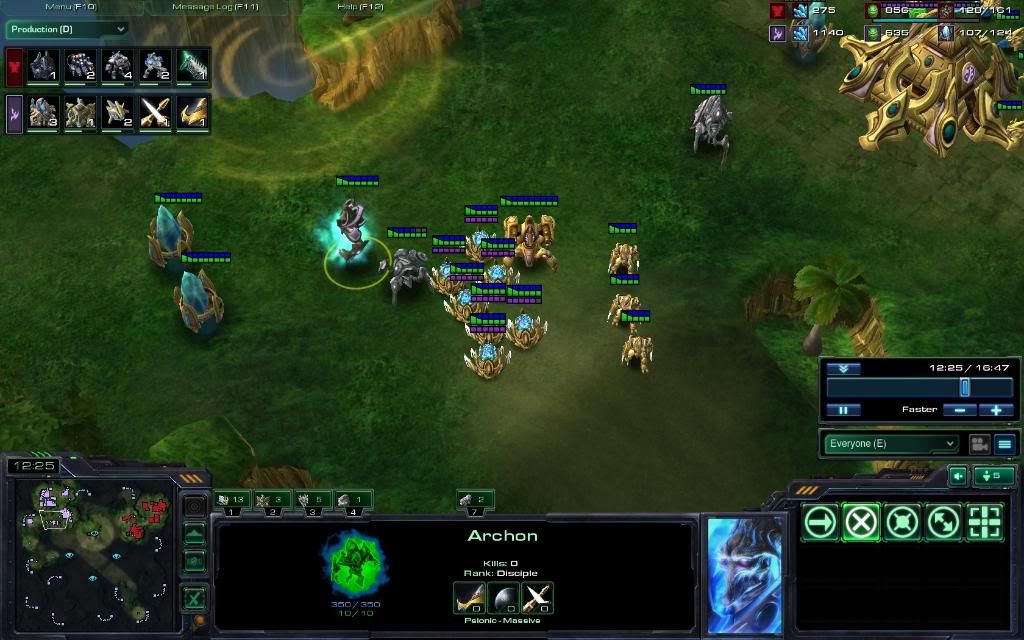Open the Help (F12) menu
Screen dimensions: 1024x640
click(x=360, y=7)
